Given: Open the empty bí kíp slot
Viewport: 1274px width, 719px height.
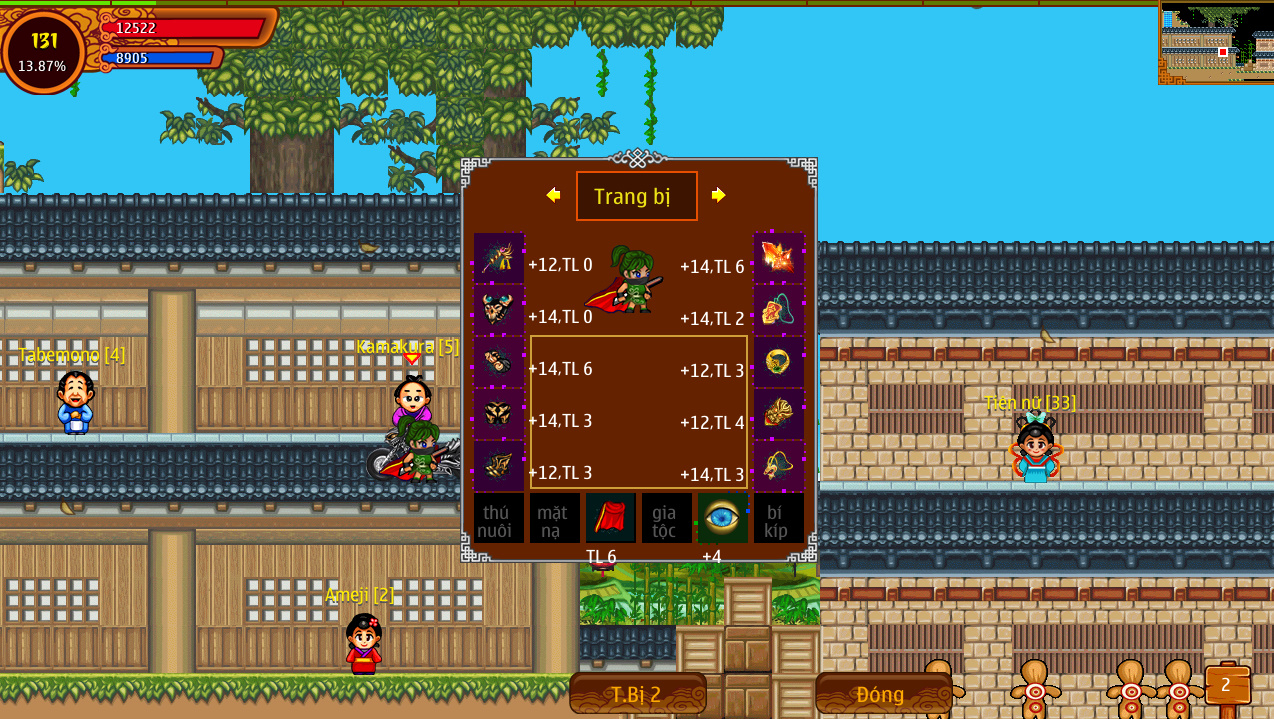Looking at the screenshot, I should pos(778,518).
